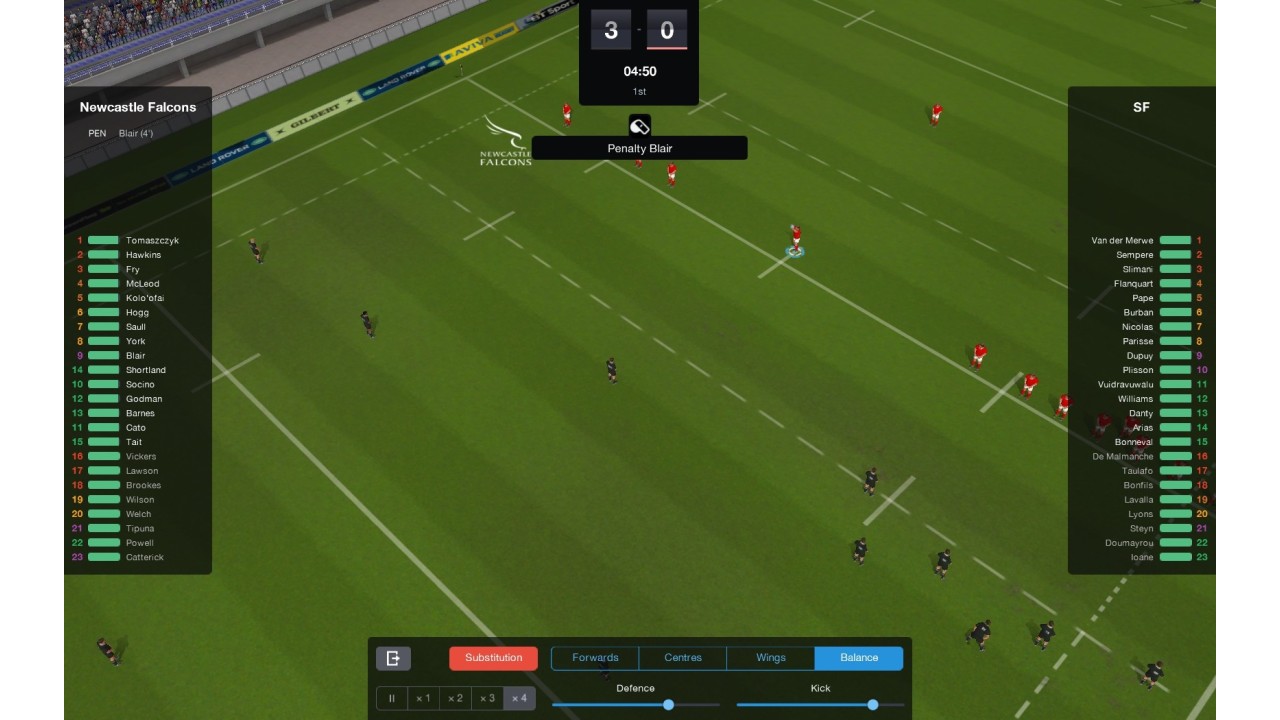1280x720 pixels.
Task: Pick substitute Catterick from Newcastle list
Action: 144,557
